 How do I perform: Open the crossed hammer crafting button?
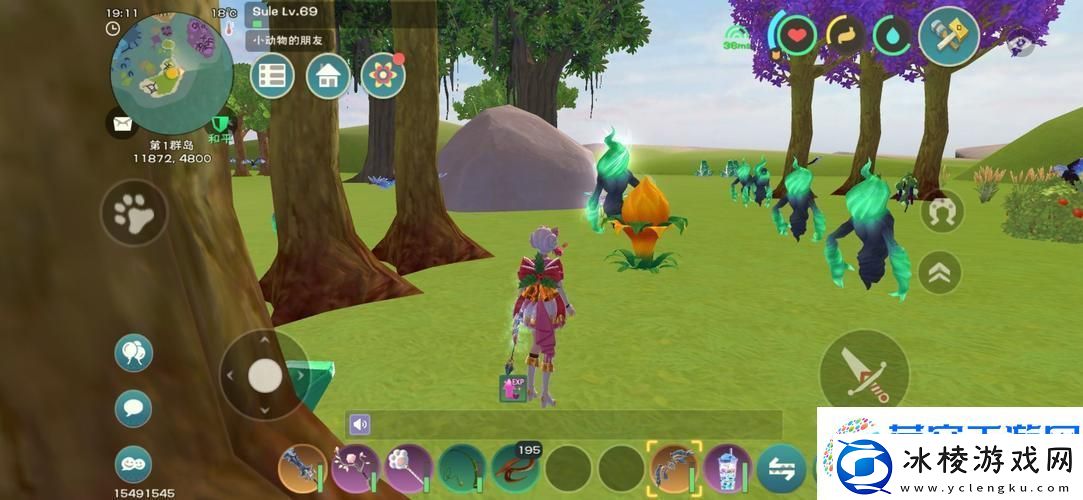[x=947, y=36]
